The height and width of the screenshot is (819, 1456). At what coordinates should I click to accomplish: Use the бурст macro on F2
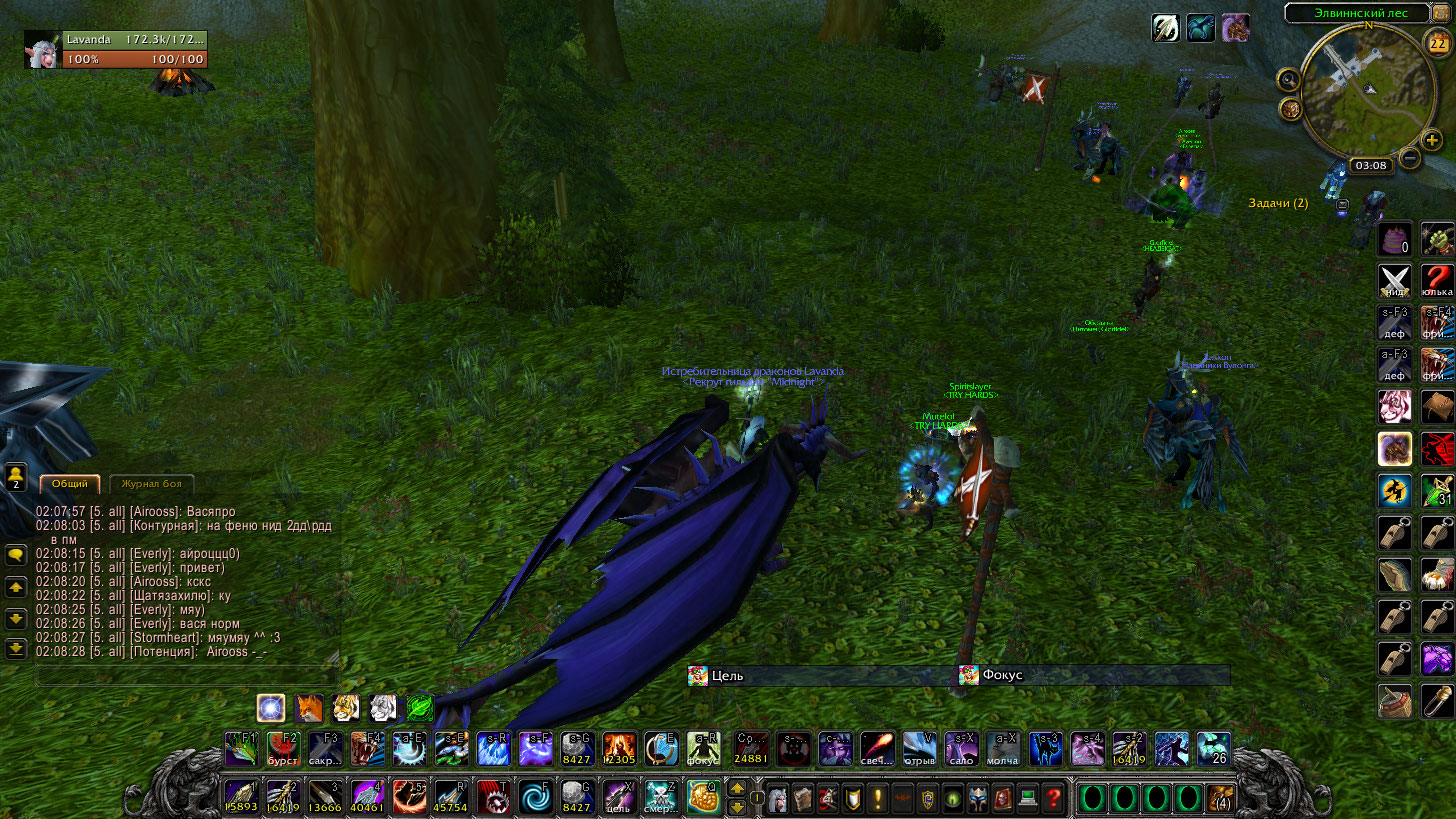pyautogui.click(x=284, y=749)
